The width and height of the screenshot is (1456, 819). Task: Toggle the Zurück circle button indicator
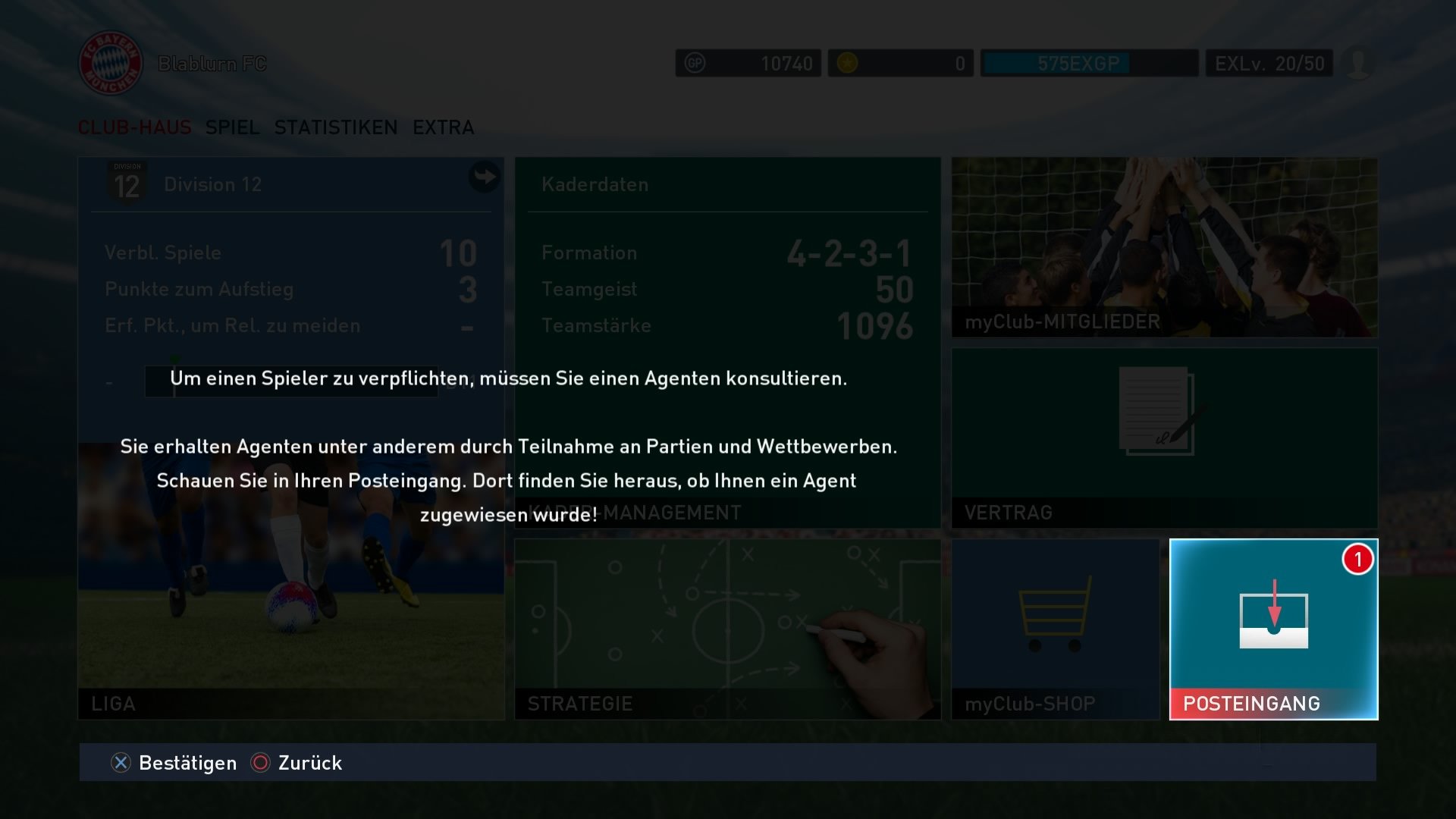coord(262,763)
